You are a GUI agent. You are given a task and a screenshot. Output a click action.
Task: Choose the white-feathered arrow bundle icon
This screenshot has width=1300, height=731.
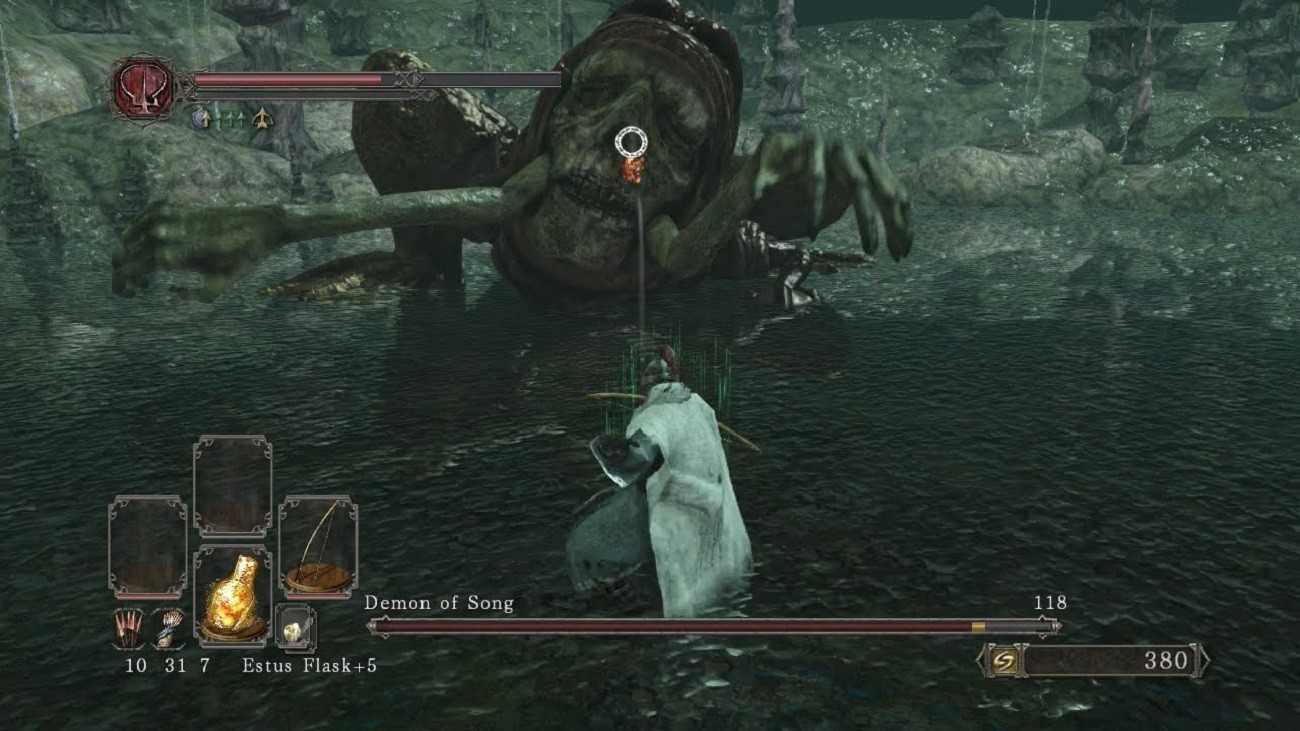click(172, 628)
